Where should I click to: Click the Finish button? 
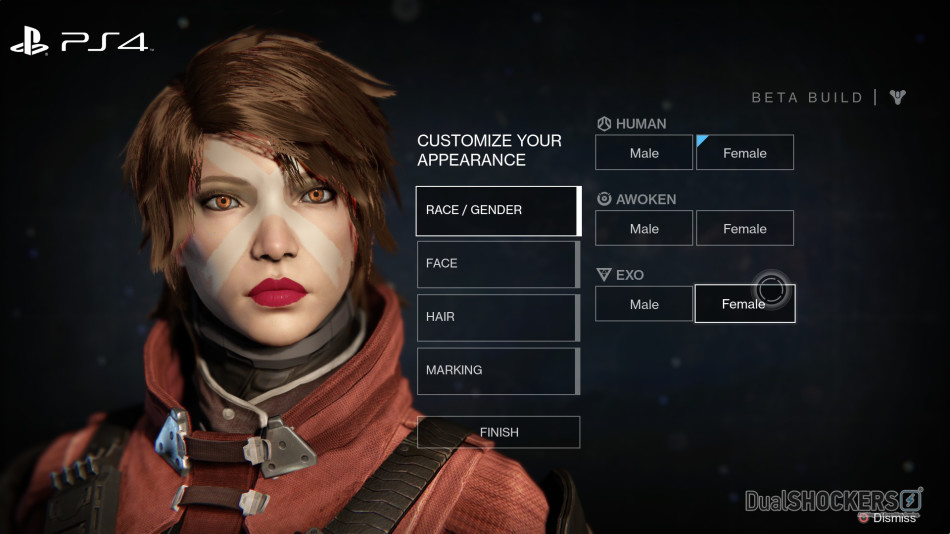pyautogui.click(x=498, y=432)
